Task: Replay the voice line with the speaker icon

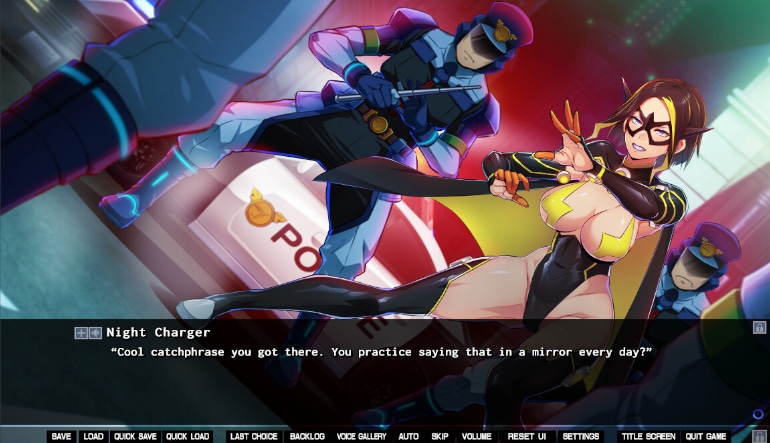Action: pyautogui.click(x=95, y=333)
